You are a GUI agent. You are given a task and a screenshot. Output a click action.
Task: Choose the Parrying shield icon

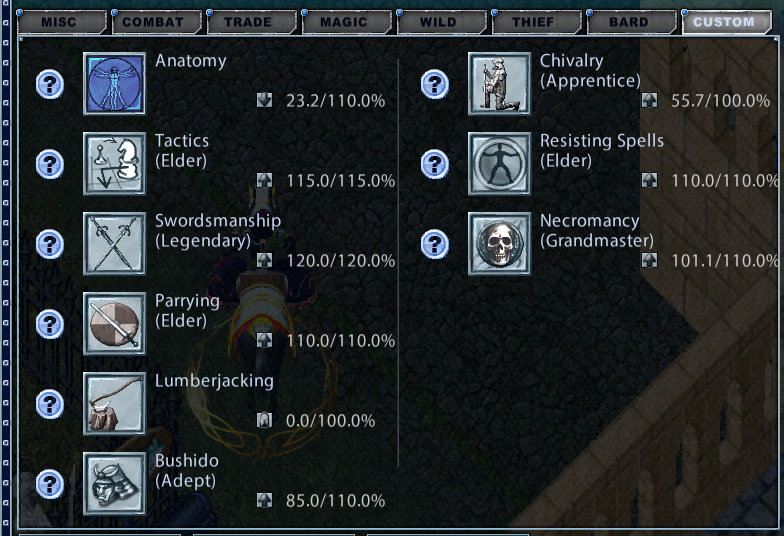[114, 324]
